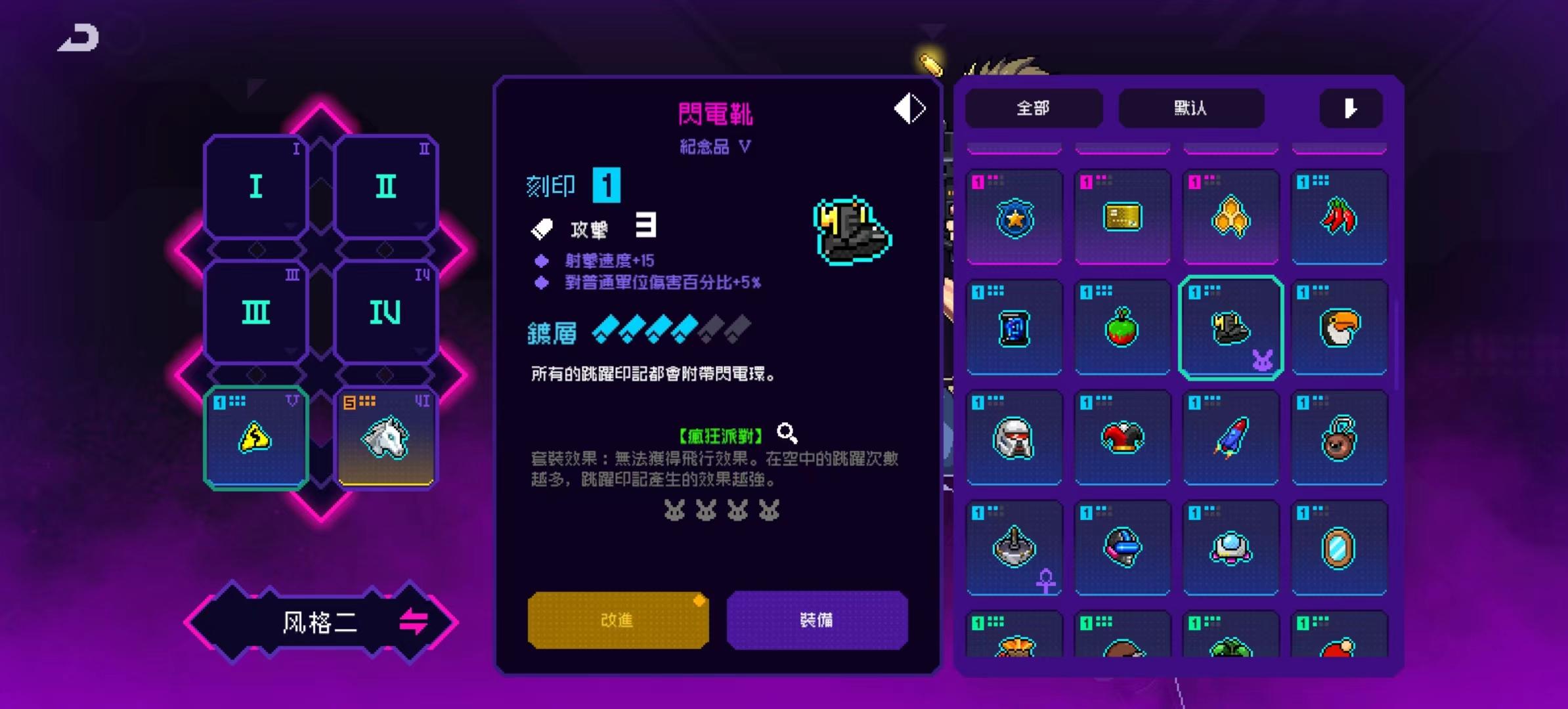Viewport: 1568px width, 709px height.
Task: Select the gold credit card item
Action: [x=1123, y=217]
